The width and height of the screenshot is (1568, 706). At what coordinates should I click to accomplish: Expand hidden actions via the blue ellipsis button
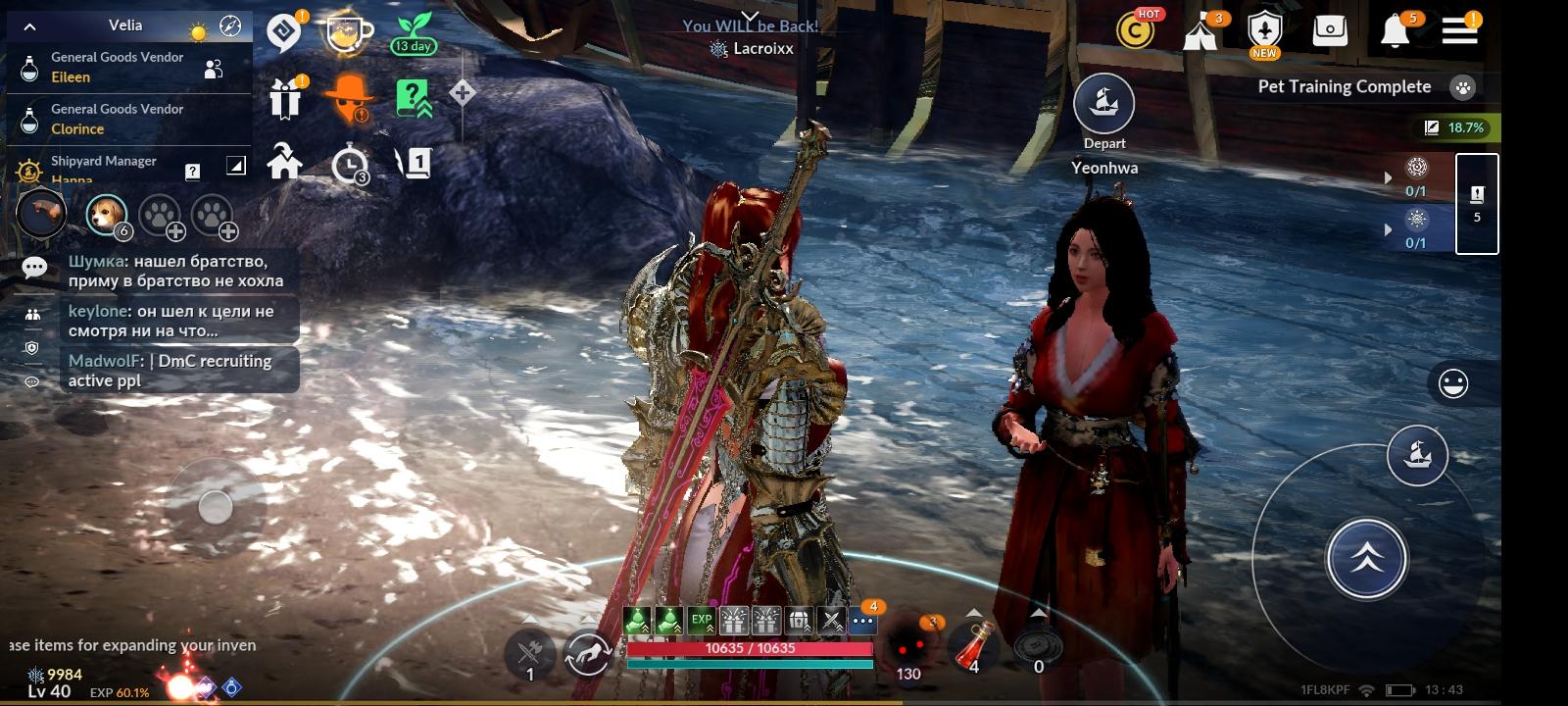point(862,620)
